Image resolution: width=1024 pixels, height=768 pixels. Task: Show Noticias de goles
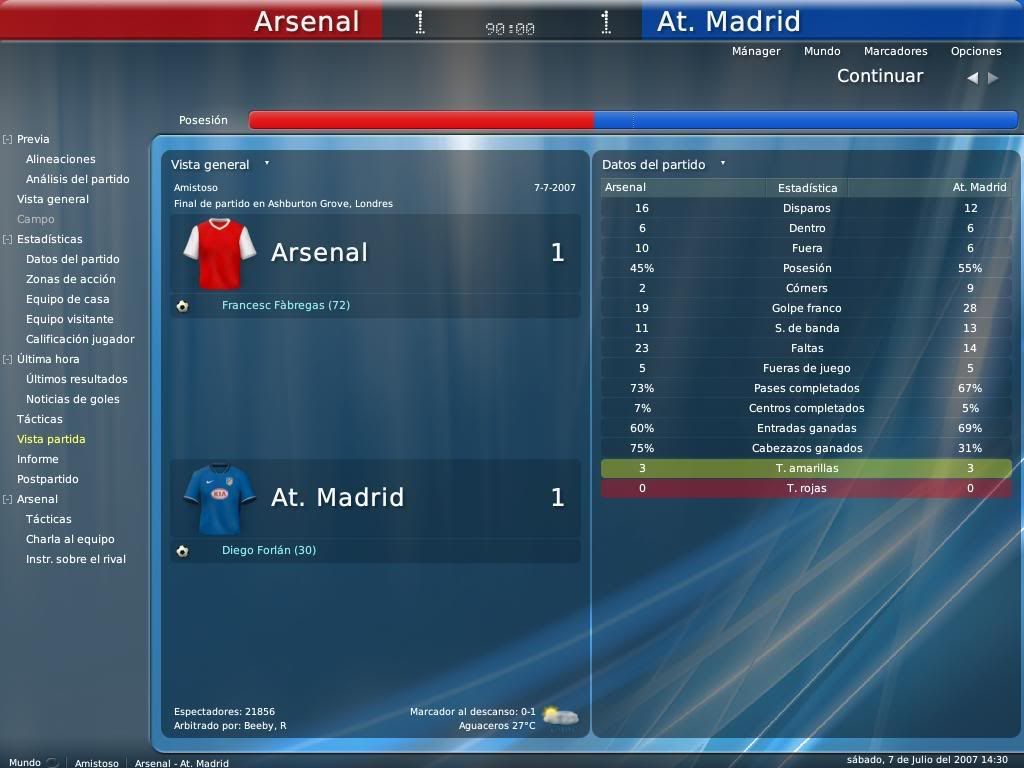tap(73, 399)
